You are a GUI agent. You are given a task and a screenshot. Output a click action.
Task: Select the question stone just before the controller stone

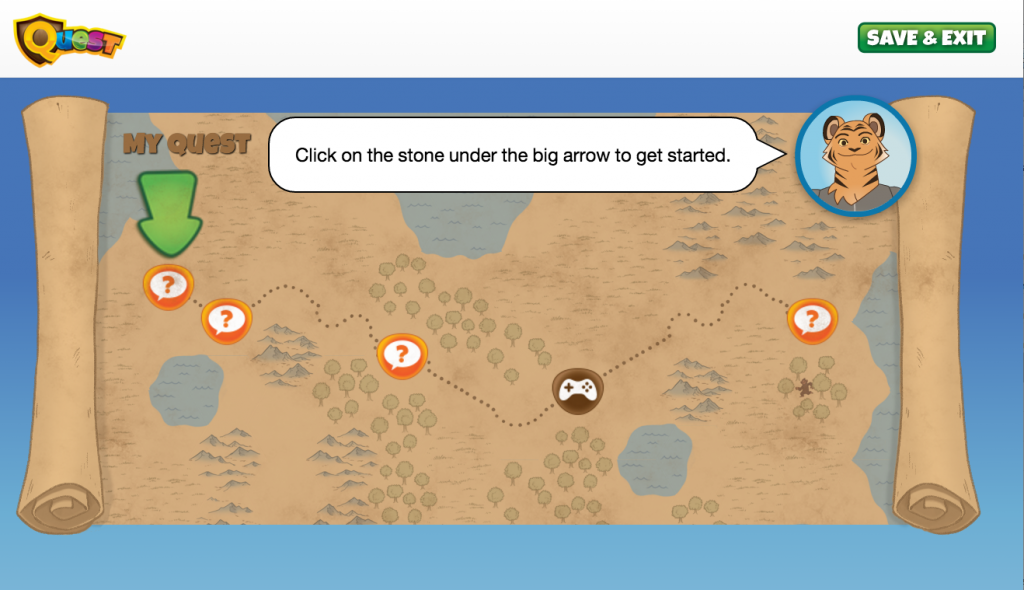point(401,354)
